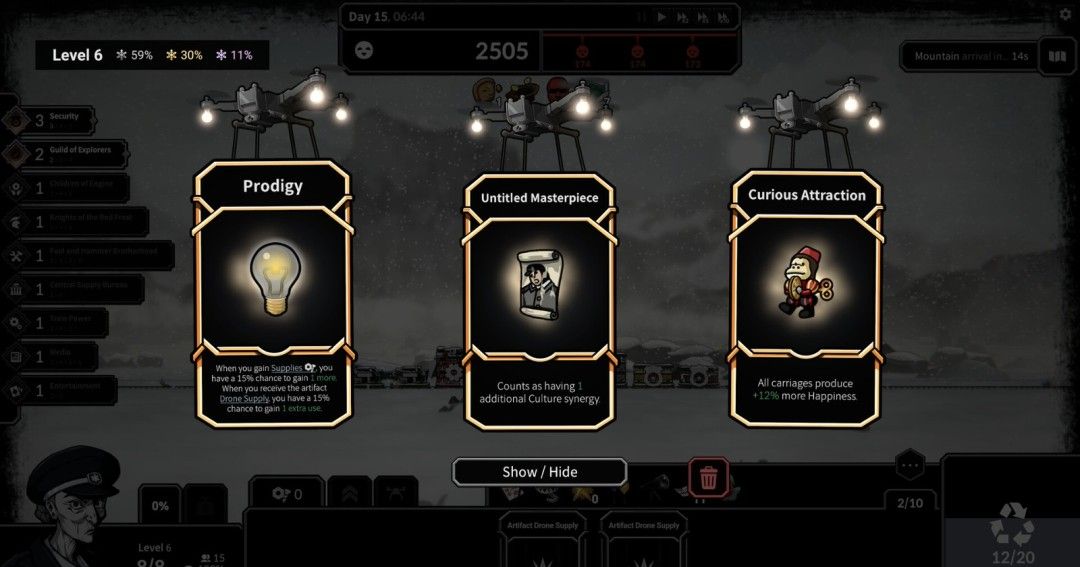Open the three-dots more options button
1080x567 pixels.
[x=909, y=465]
